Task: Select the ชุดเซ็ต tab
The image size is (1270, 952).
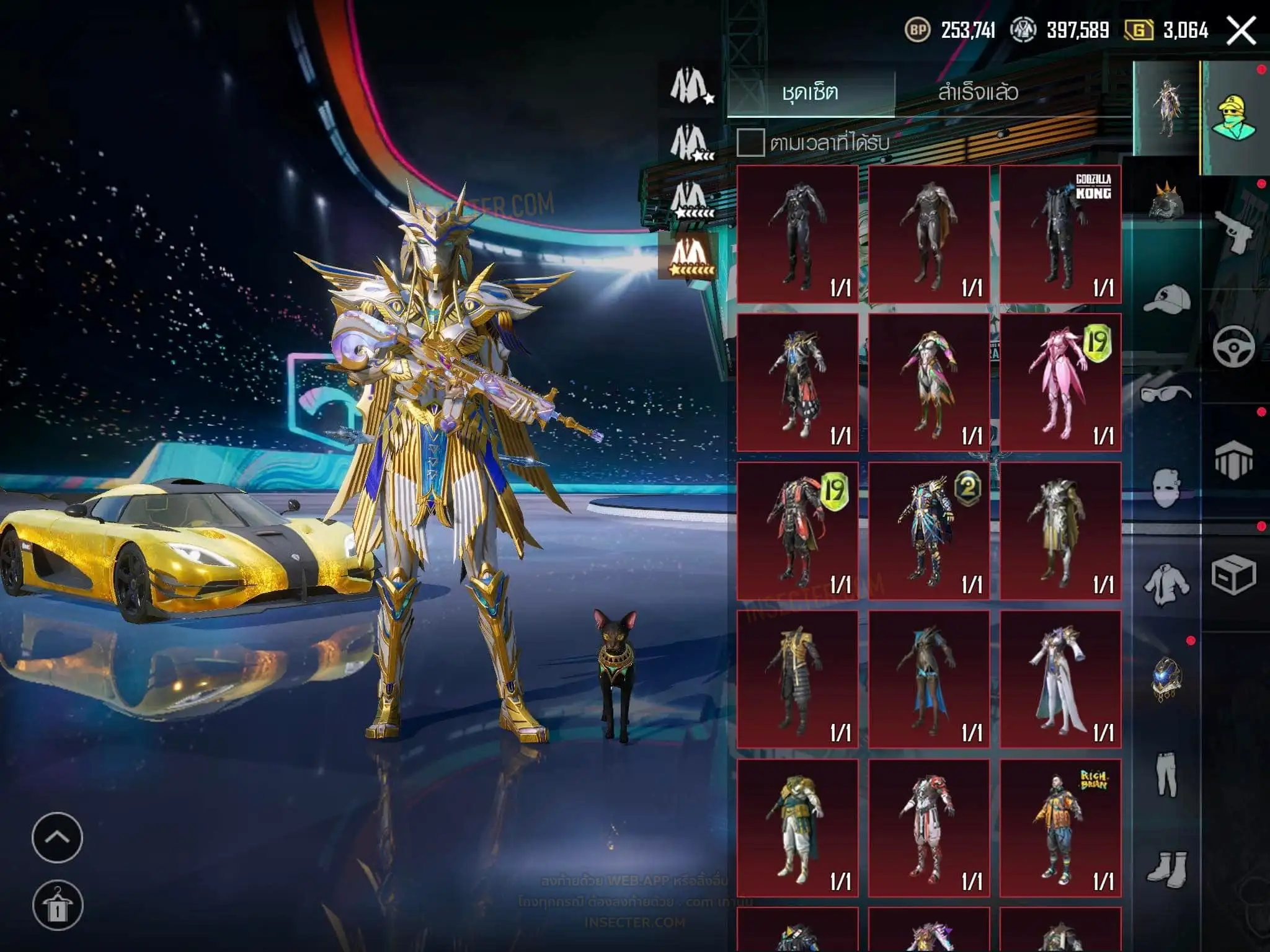Action: [810, 93]
